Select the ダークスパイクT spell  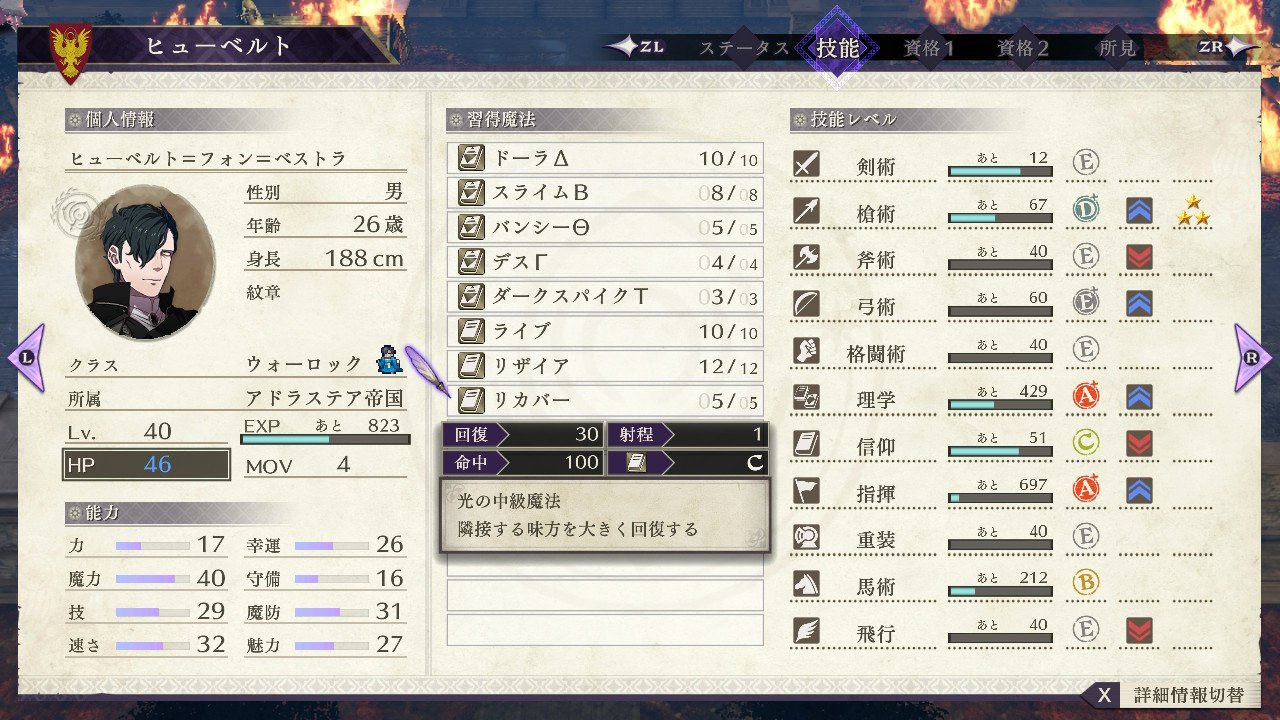604,297
